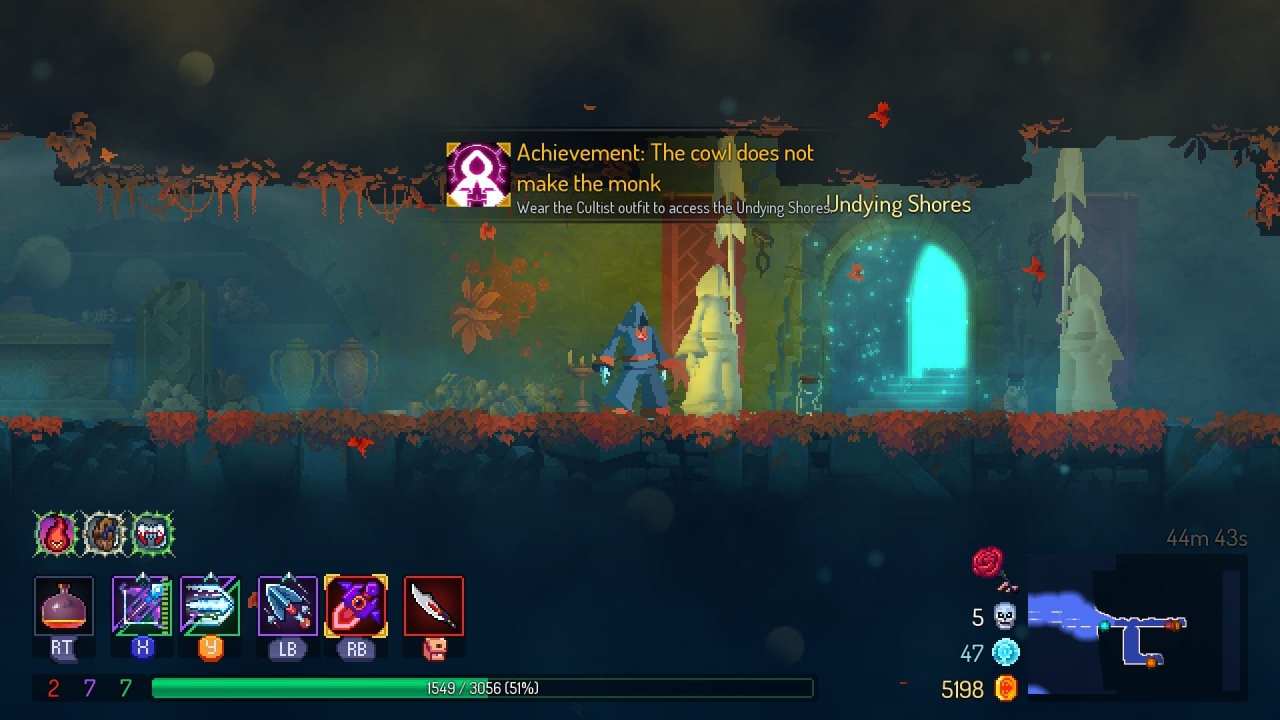This screenshot has height=720, width=1280.
Task: Activate the purple skill in the RB slot
Action: 356,604
